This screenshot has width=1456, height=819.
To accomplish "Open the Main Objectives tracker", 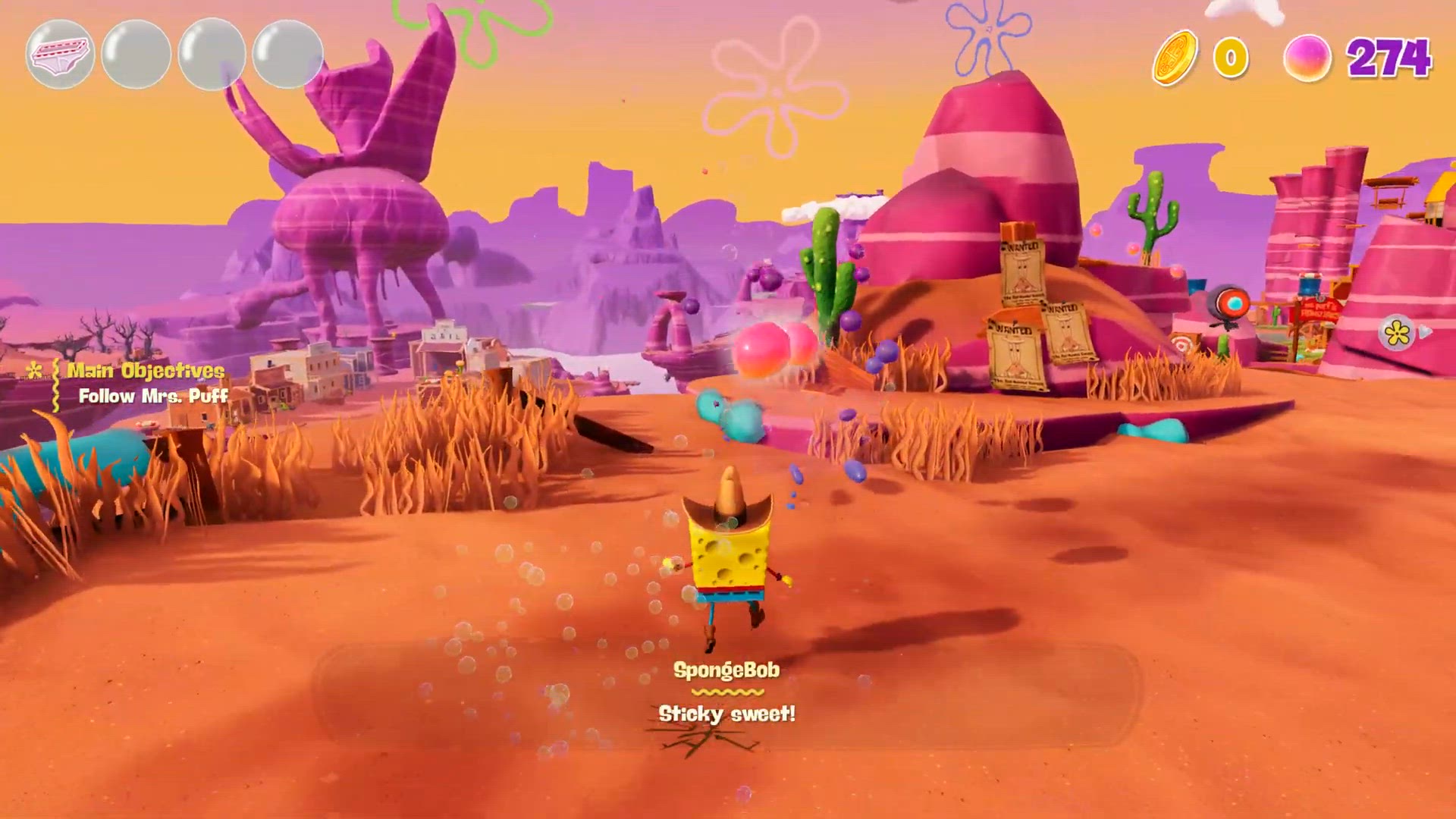I will point(146,370).
